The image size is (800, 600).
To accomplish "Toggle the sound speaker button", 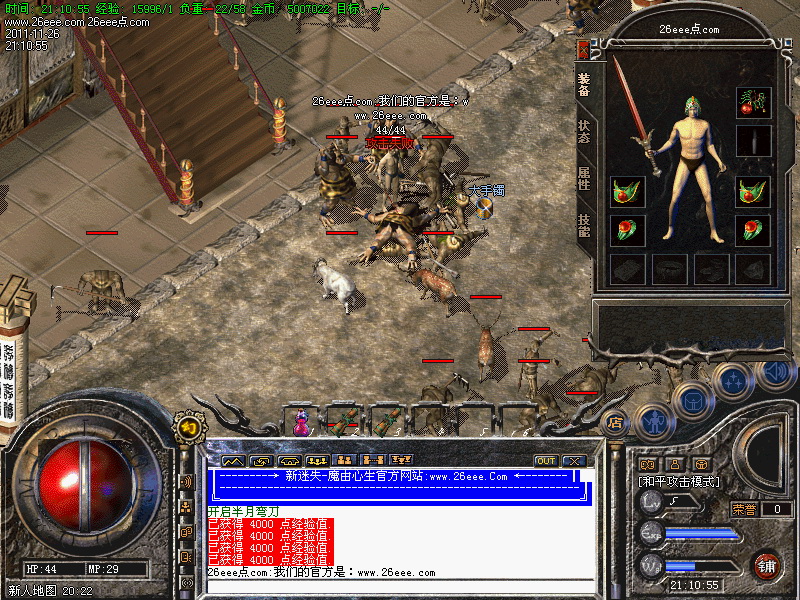I will [x=775, y=373].
